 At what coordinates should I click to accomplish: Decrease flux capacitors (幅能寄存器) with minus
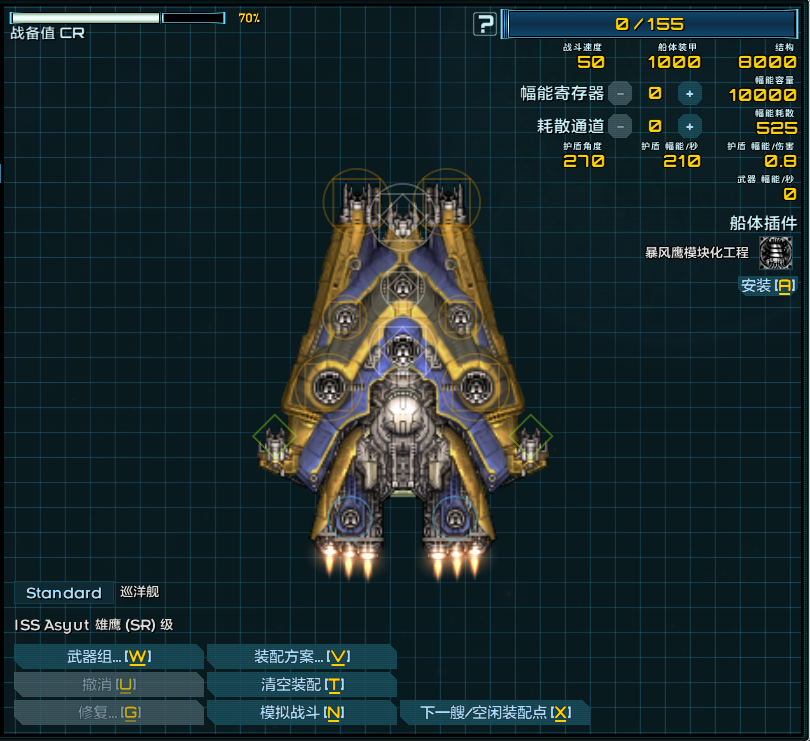[620, 93]
